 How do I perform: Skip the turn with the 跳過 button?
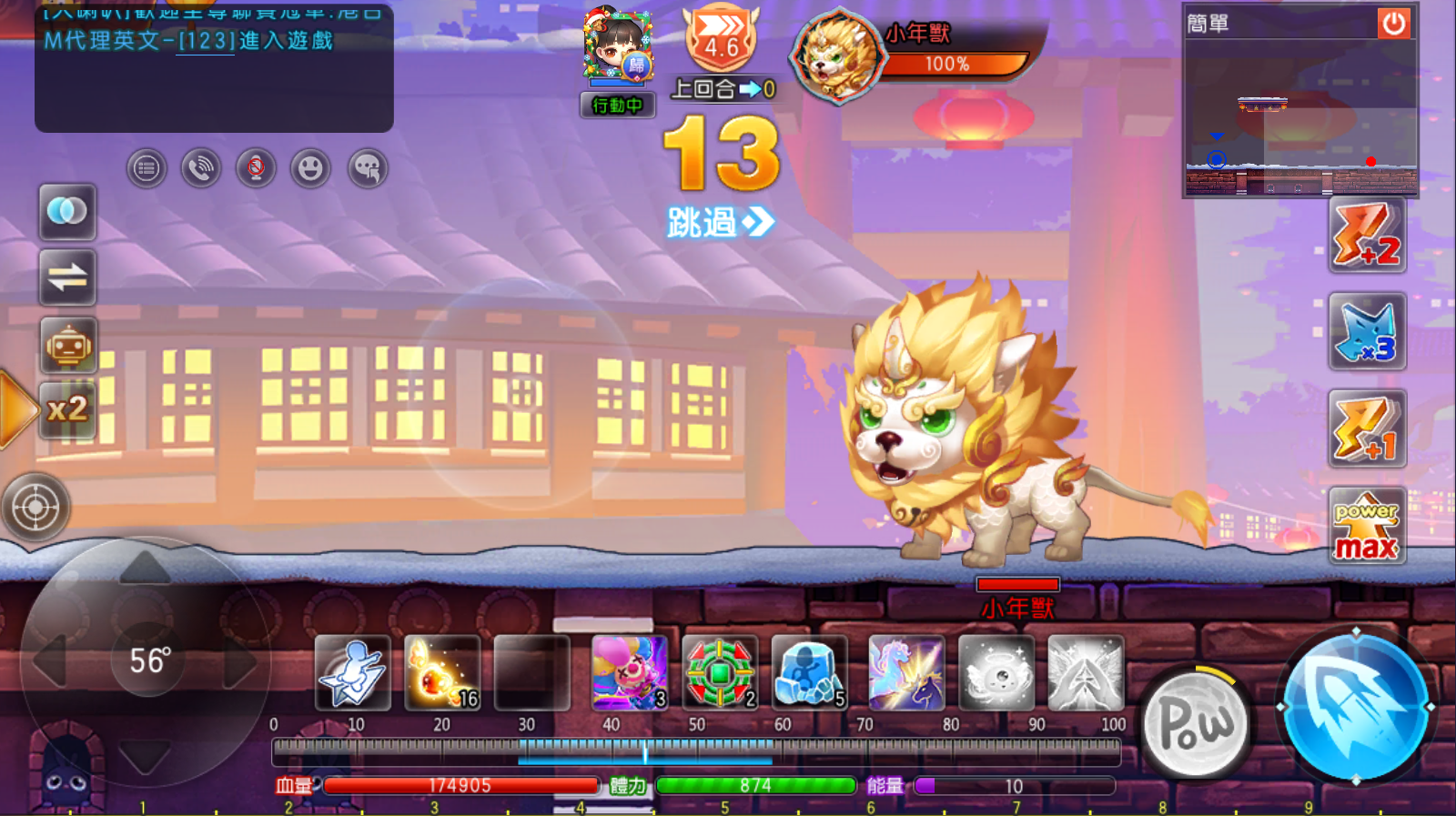click(x=719, y=222)
